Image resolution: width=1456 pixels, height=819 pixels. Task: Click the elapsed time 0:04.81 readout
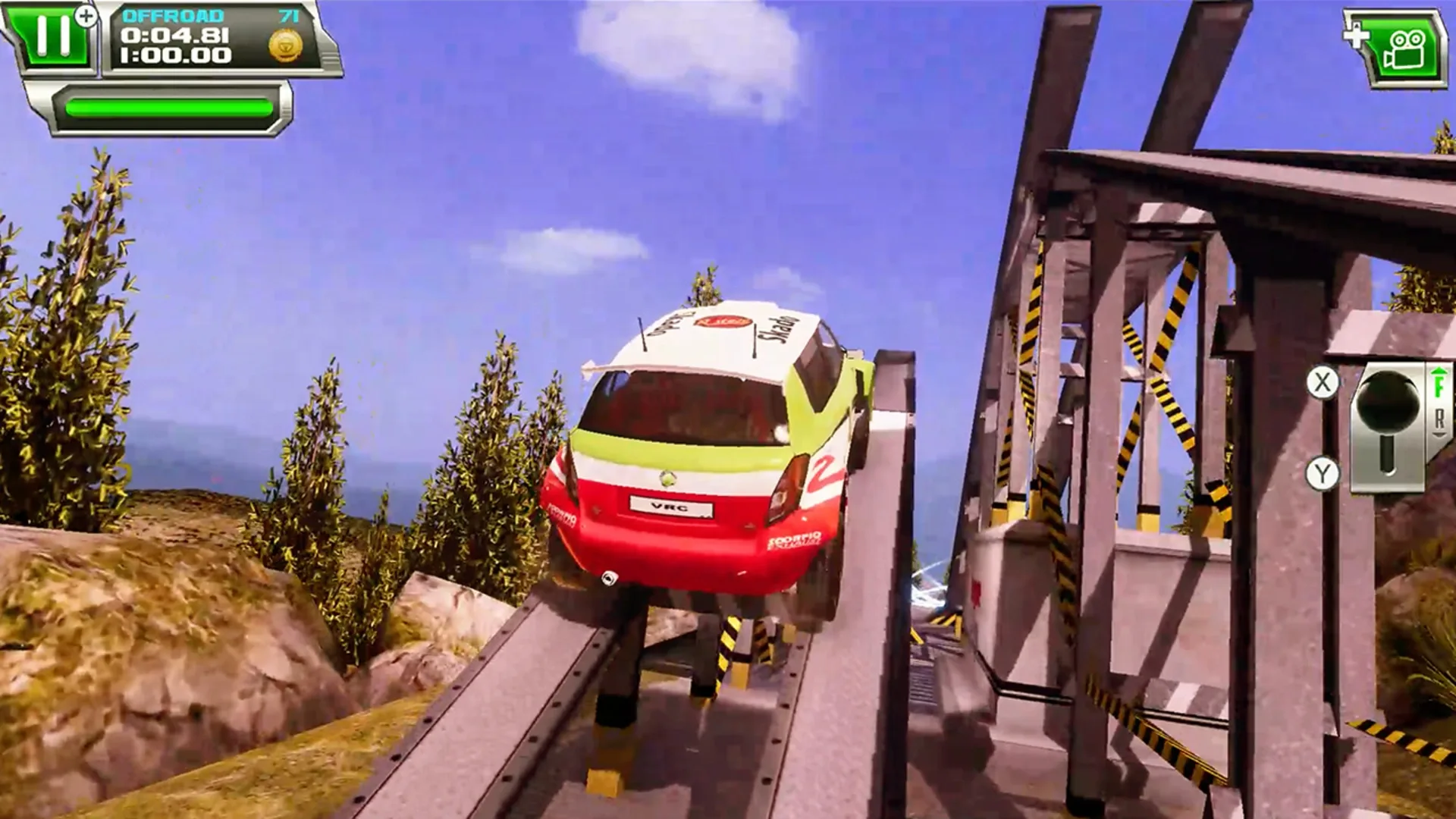coord(176,36)
